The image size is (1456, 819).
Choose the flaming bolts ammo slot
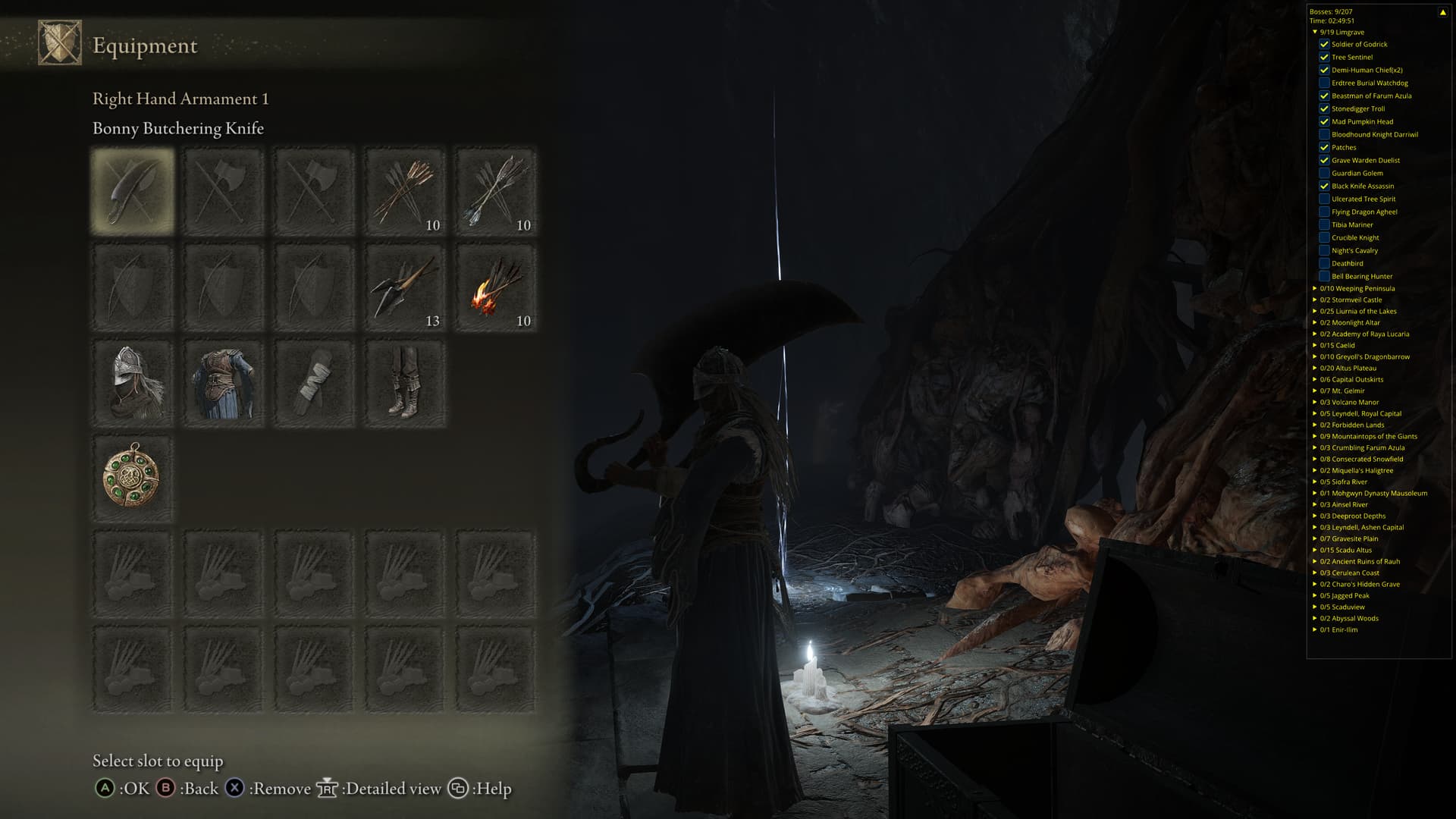[x=496, y=287]
